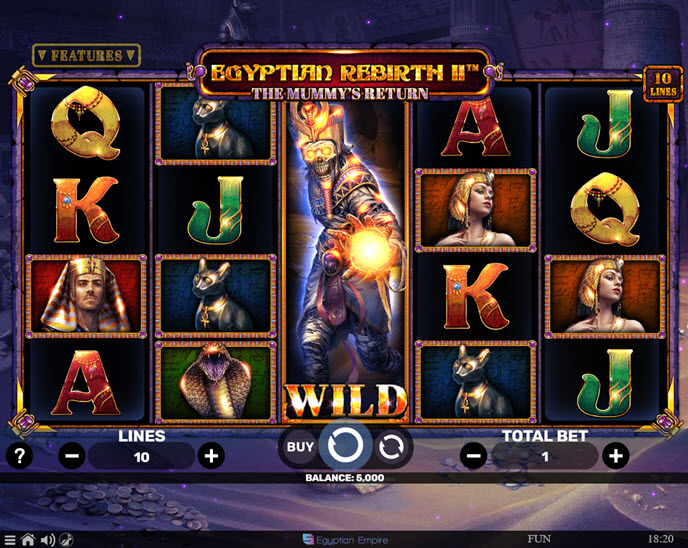Lower the total bet
The height and width of the screenshot is (548, 688).
click(474, 457)
